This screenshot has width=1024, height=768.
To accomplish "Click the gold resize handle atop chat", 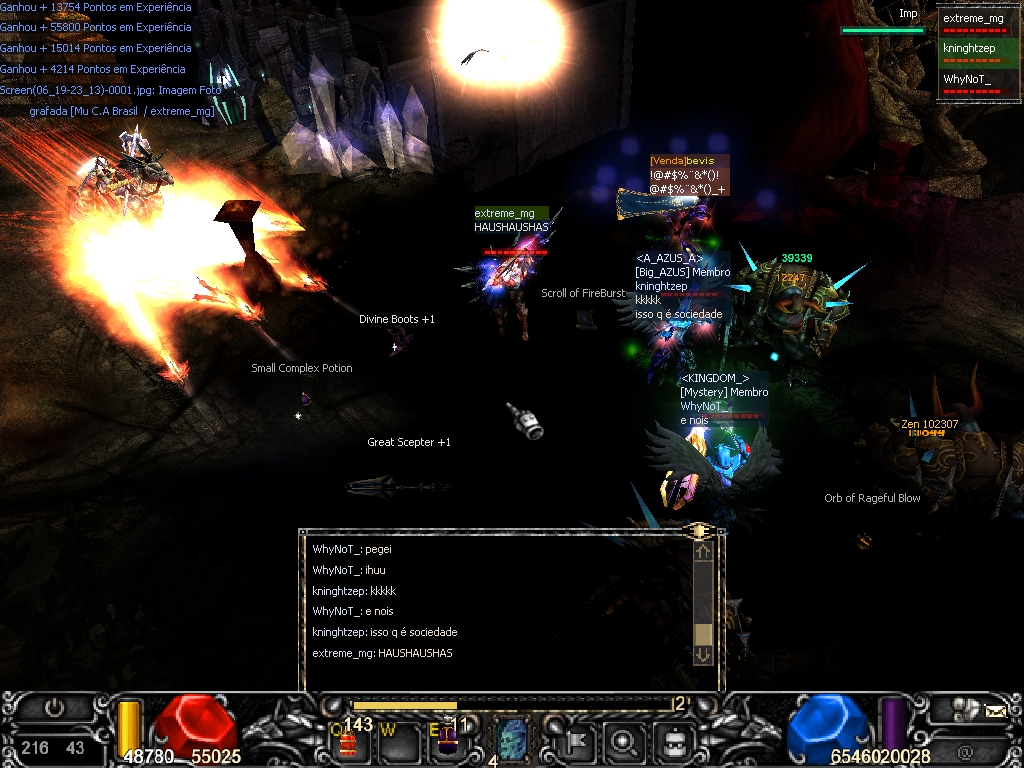I will 699,530.
